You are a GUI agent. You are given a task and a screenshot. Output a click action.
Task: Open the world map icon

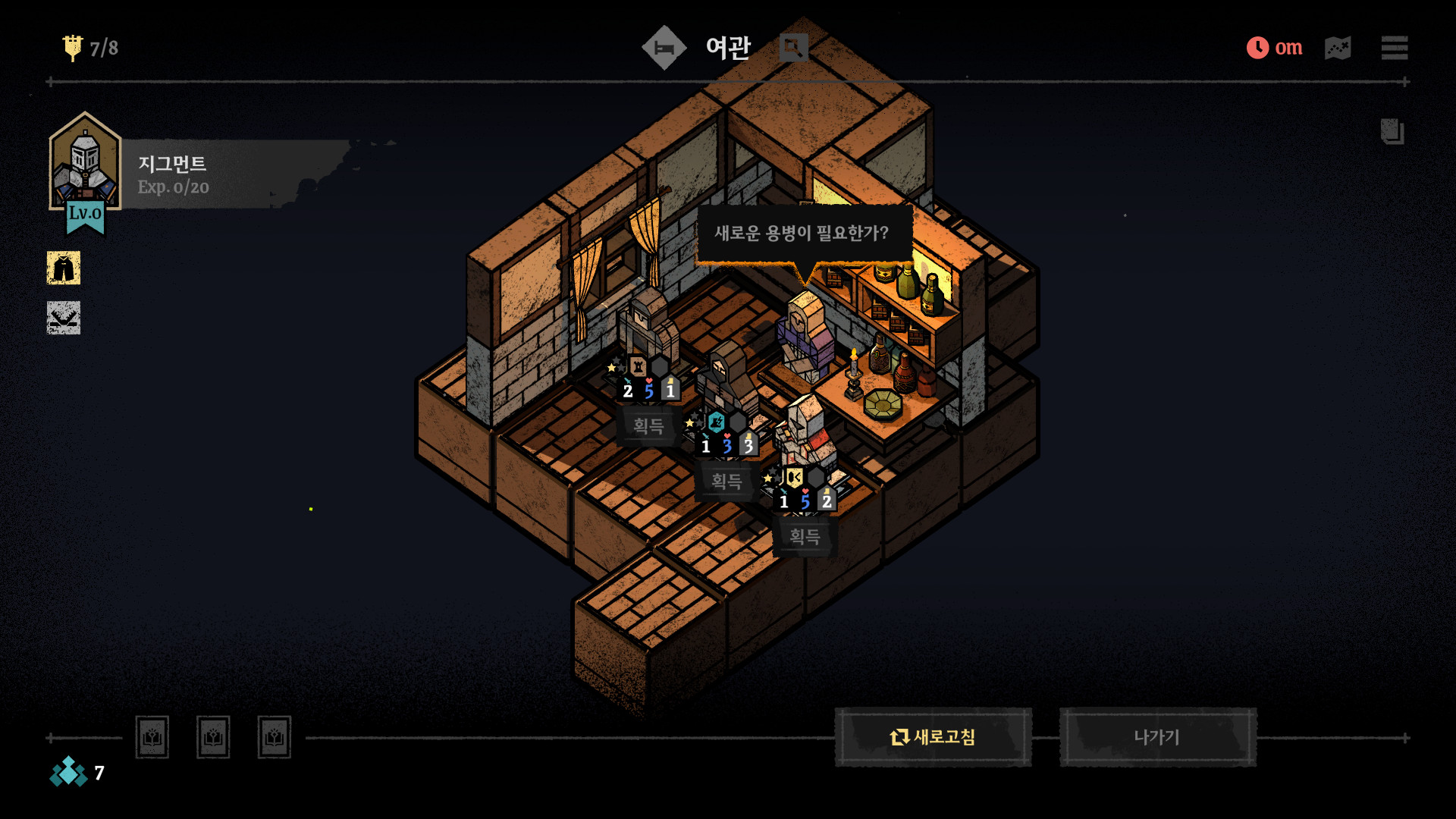tap(1338, 48)
